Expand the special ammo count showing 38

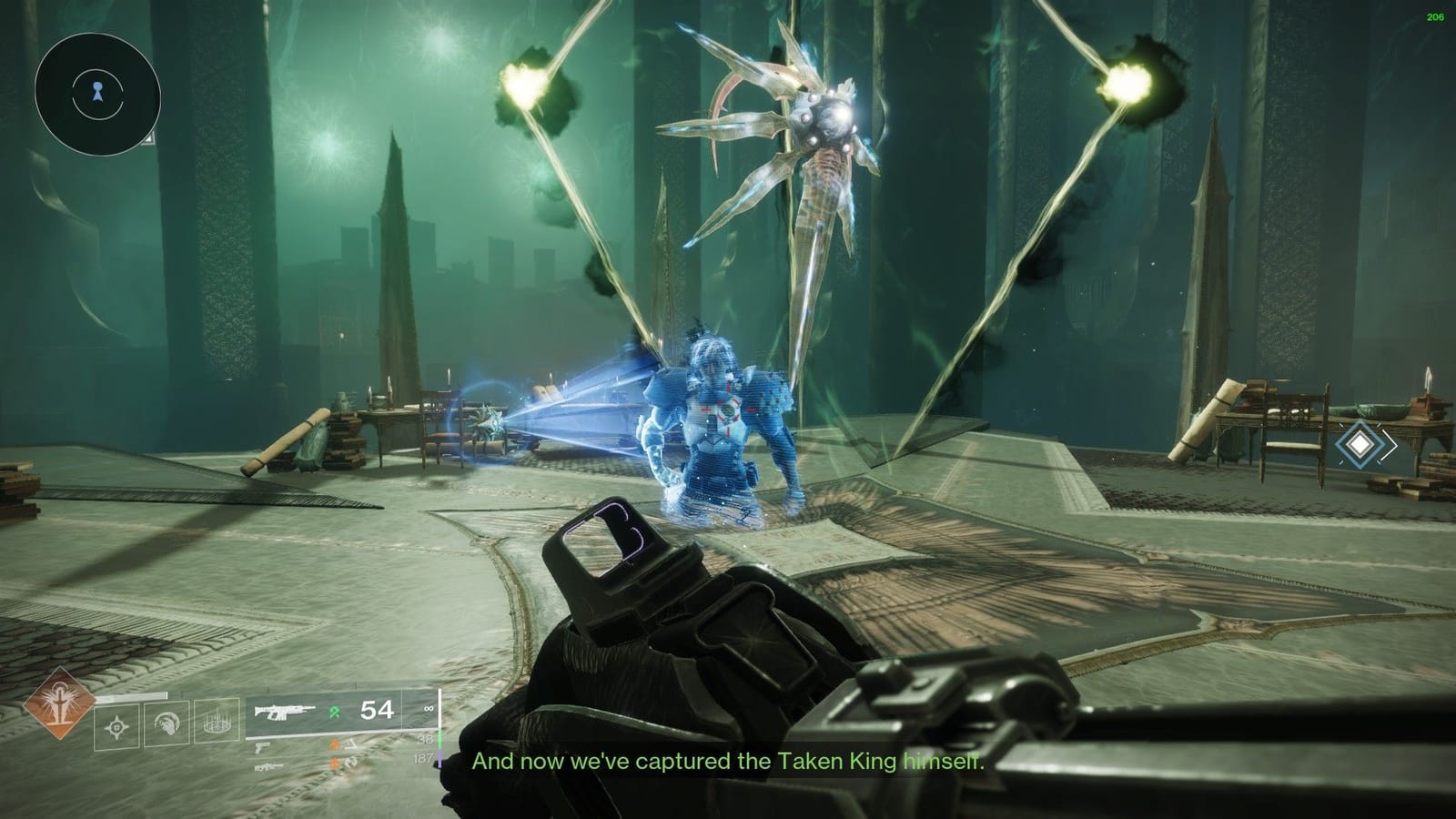pos(426,740)
